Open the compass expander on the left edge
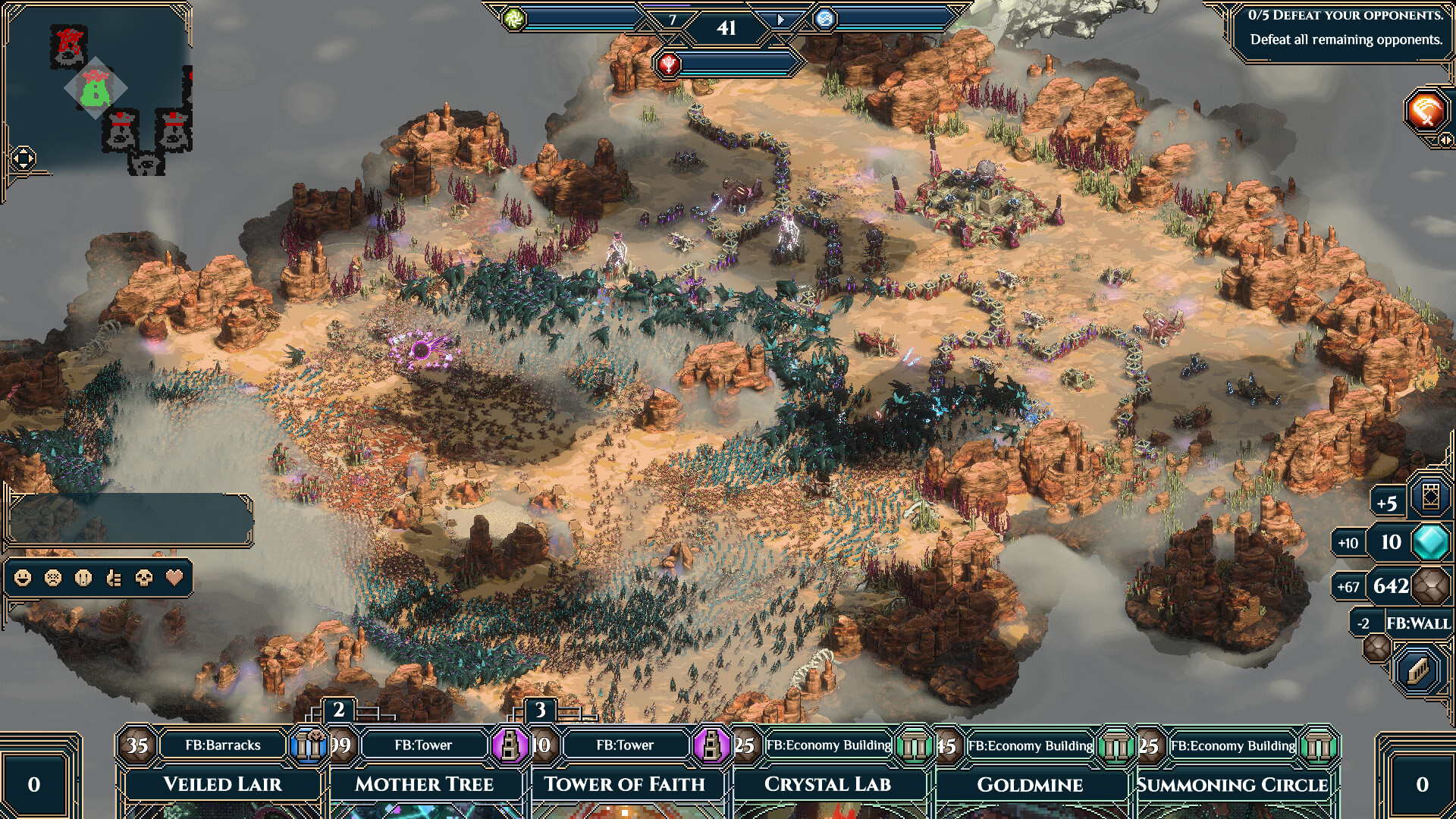This screenshot has height=819, width=1456. coord(25,157)
